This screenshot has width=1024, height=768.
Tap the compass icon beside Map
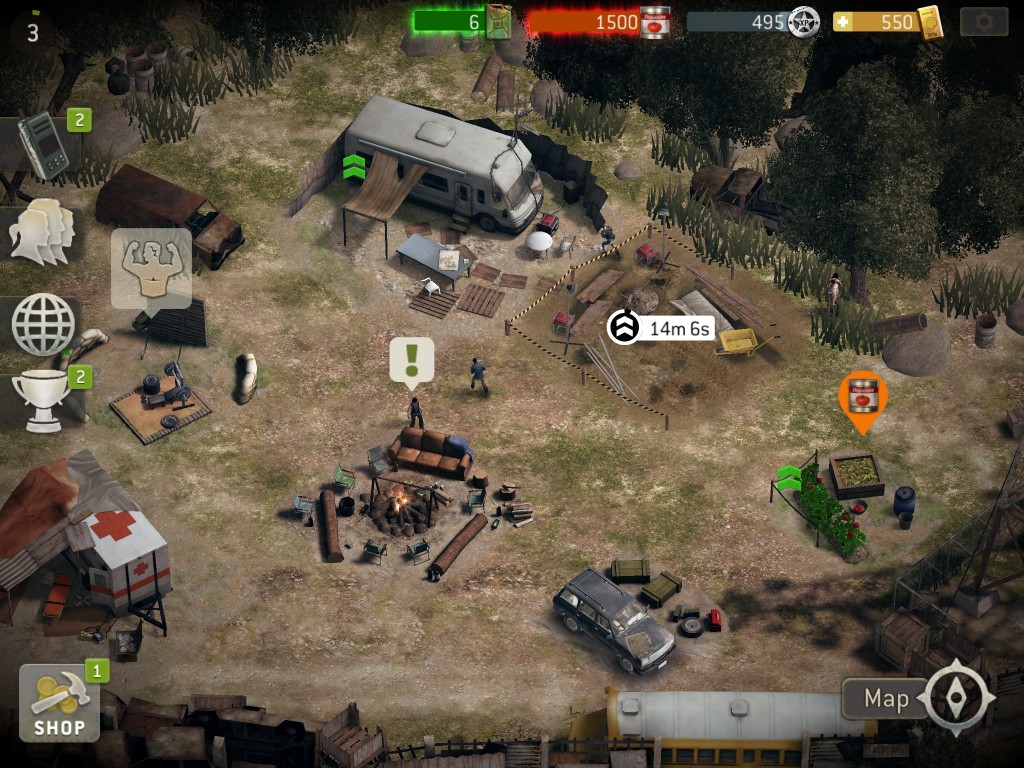click(959, 697)
